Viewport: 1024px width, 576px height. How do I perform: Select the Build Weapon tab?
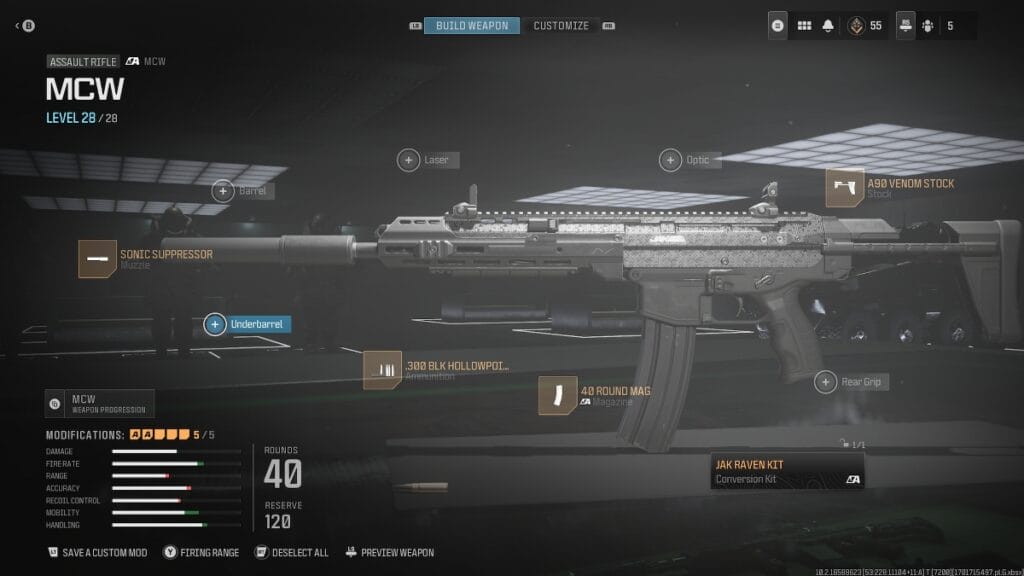point(472,25)
